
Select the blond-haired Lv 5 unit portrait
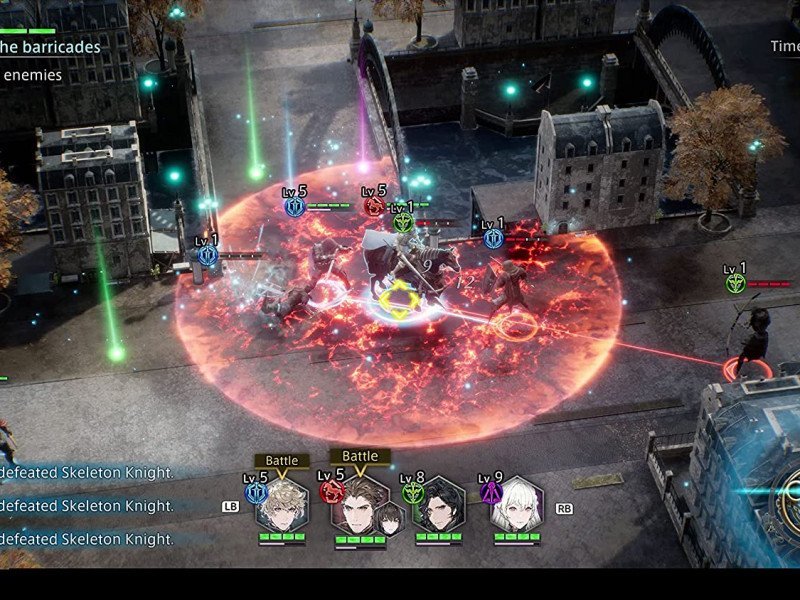[x=281, y=505]
